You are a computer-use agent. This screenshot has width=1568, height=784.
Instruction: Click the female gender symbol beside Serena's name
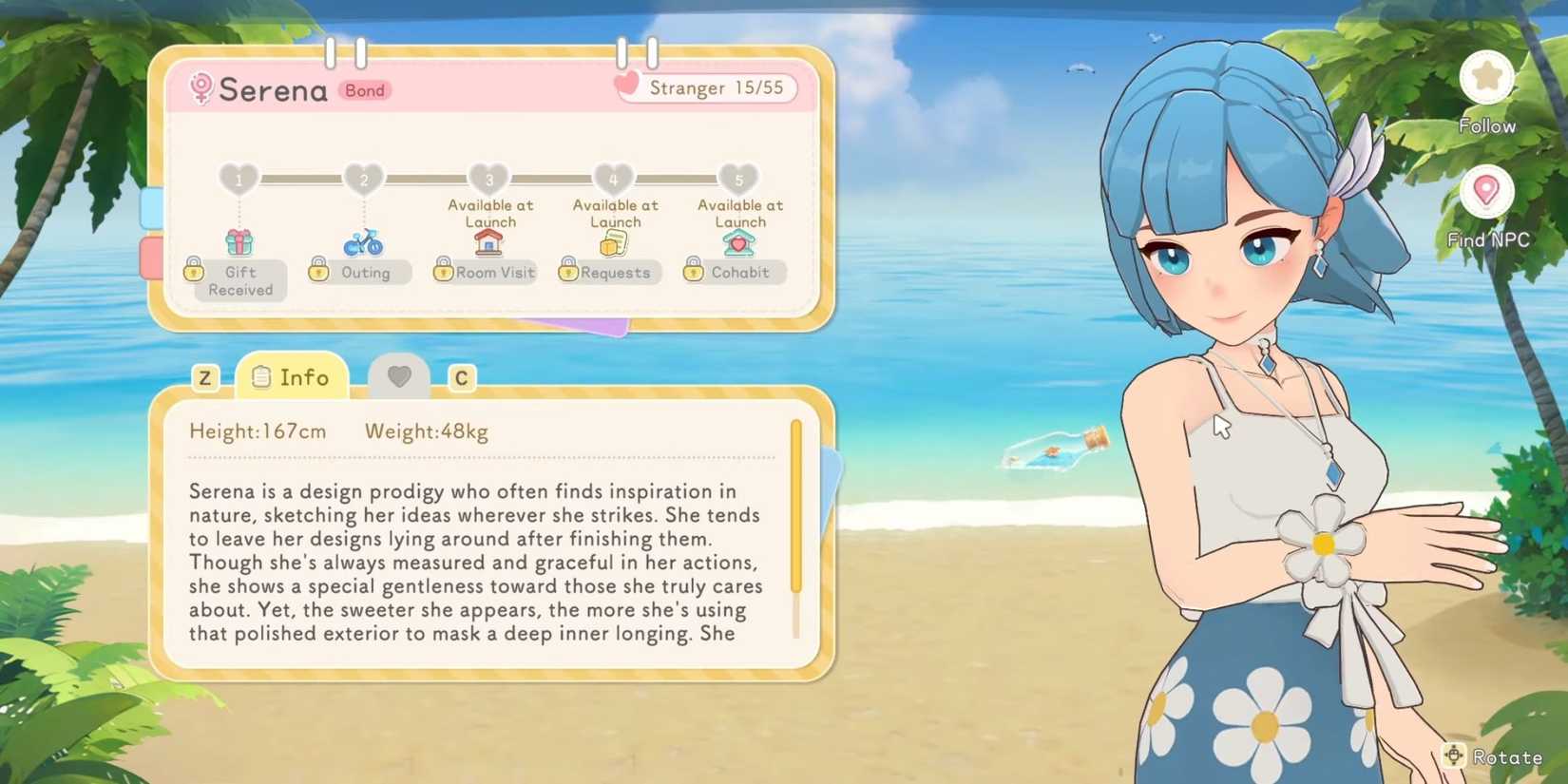[200, 88]
